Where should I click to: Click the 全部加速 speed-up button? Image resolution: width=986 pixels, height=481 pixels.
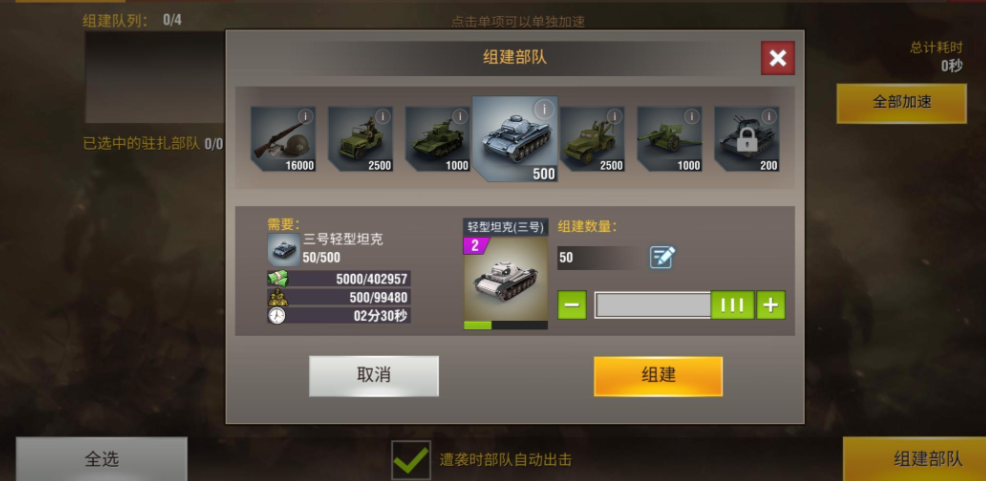901,103
